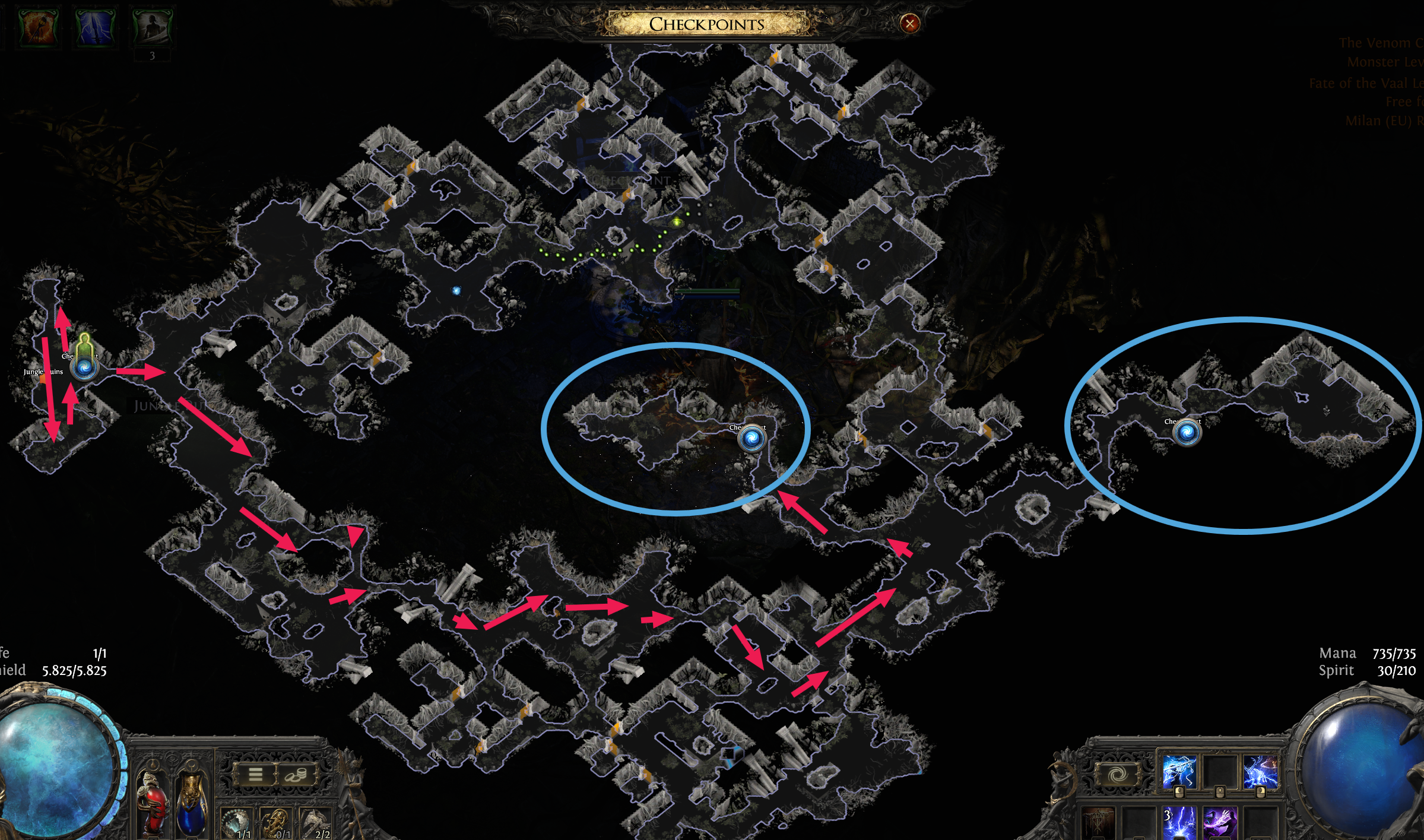Open the currency panel via coins icon
The image size is (1424, 840).
pyautogui.click(x=296, y=775)
